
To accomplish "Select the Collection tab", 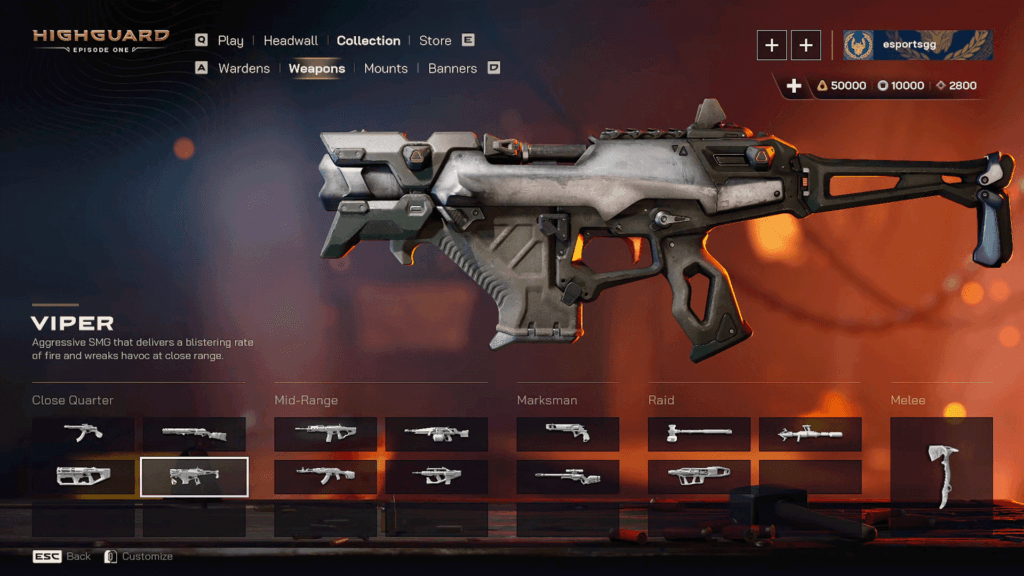I will click(368, 41).
